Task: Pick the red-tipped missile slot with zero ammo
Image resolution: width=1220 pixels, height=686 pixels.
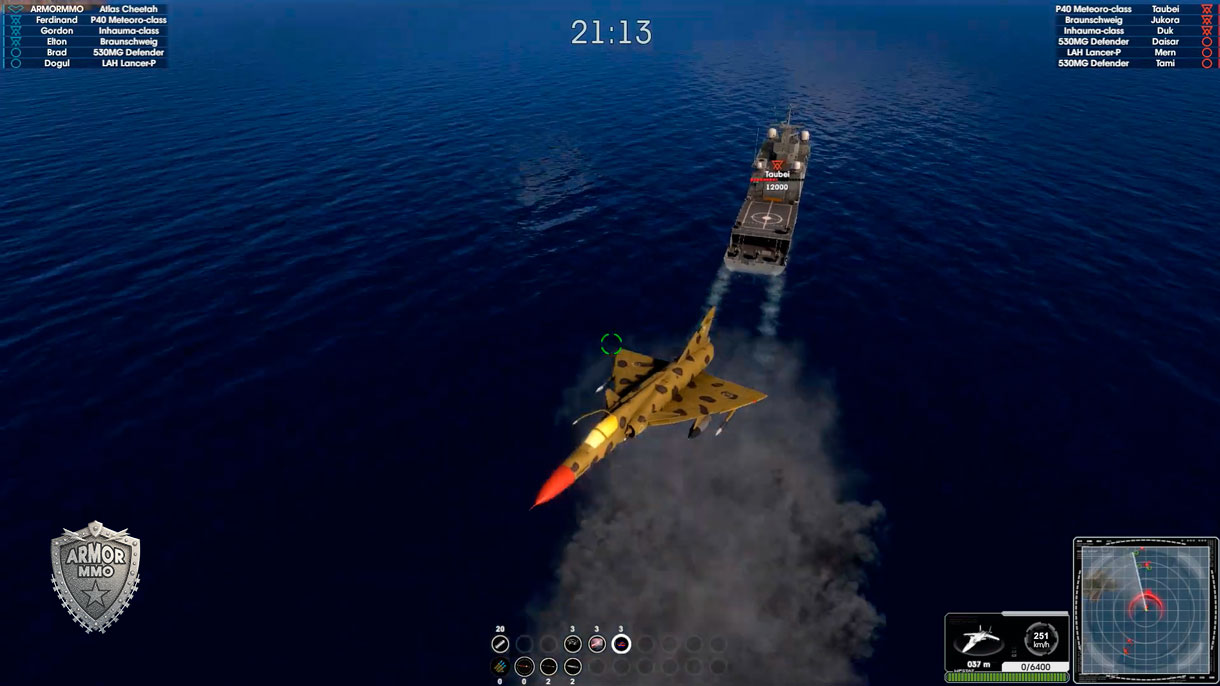Action: [524, 667]
